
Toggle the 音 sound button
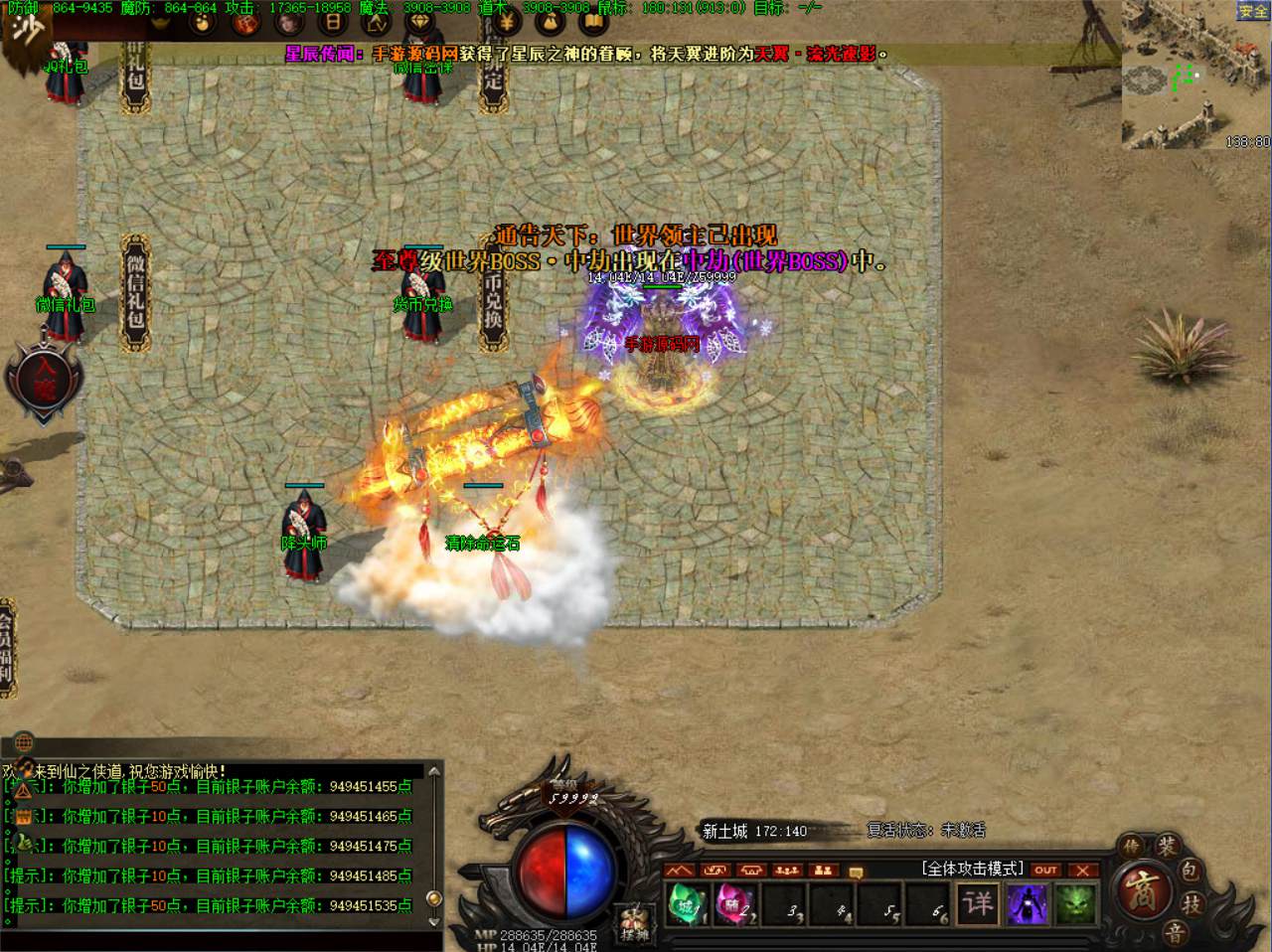(x=1176, y=932)
